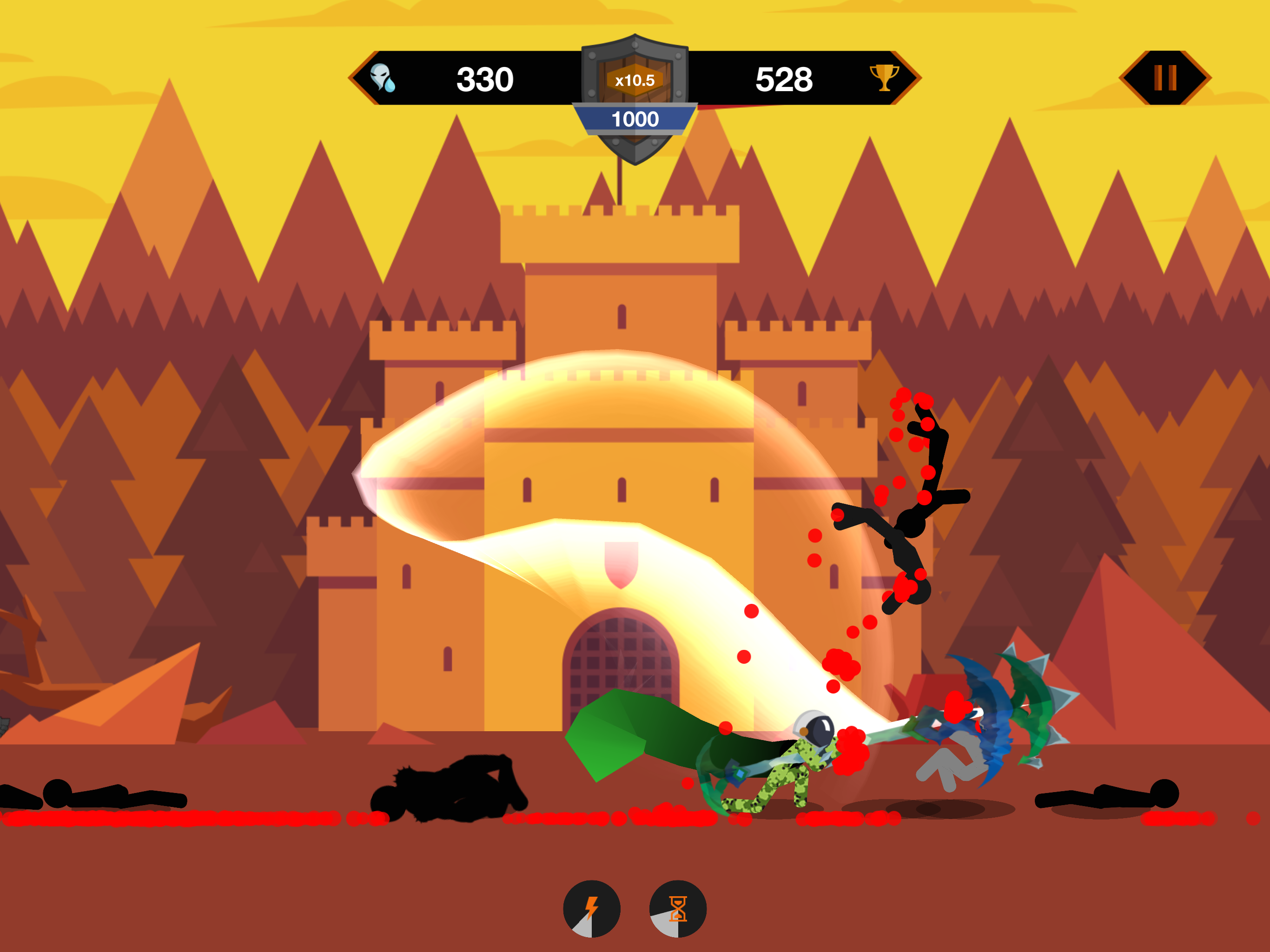The height and width of the screenshot is (952, 1270).
Task: Click the high score showing 528
Action: coord(784,78)
